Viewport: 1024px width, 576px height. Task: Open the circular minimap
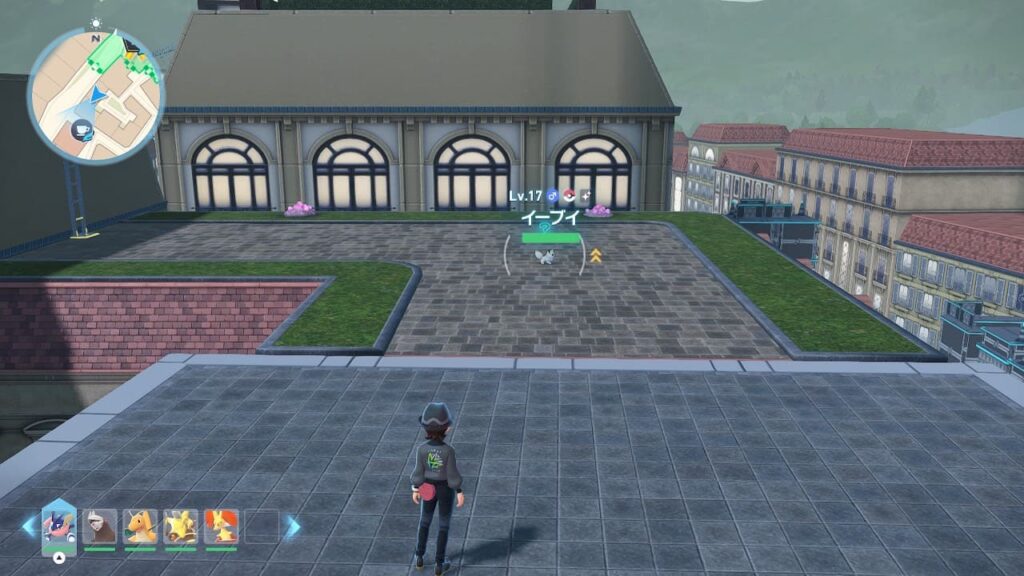[x=95, y=96]
